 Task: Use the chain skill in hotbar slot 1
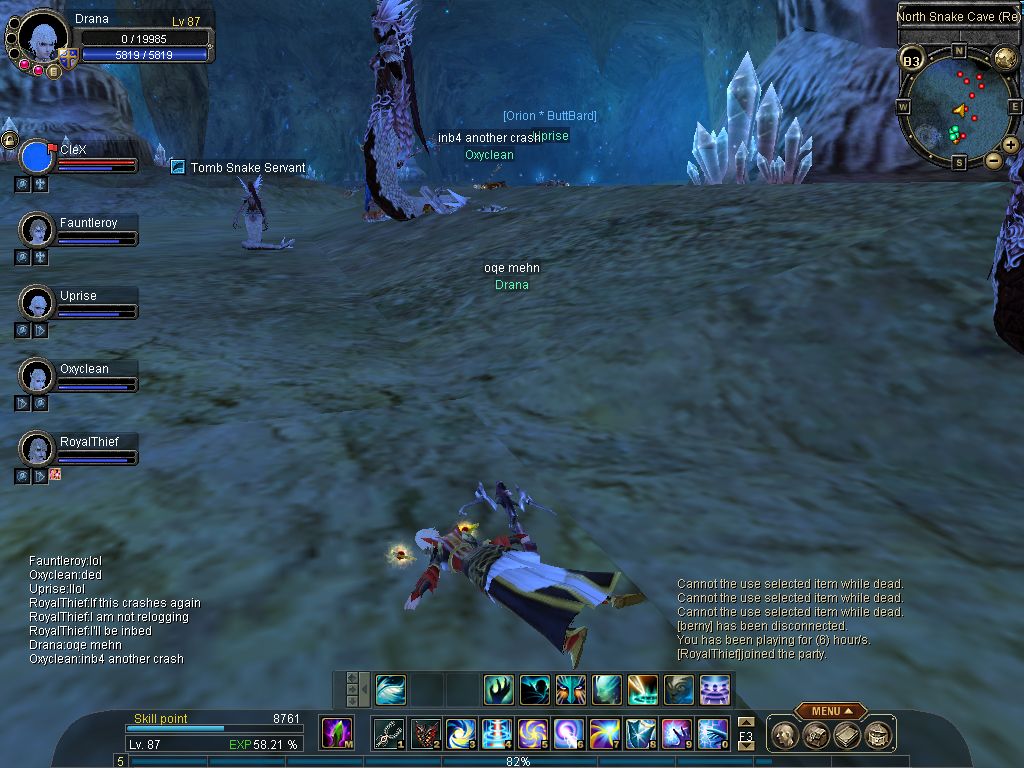click(387, 734)
